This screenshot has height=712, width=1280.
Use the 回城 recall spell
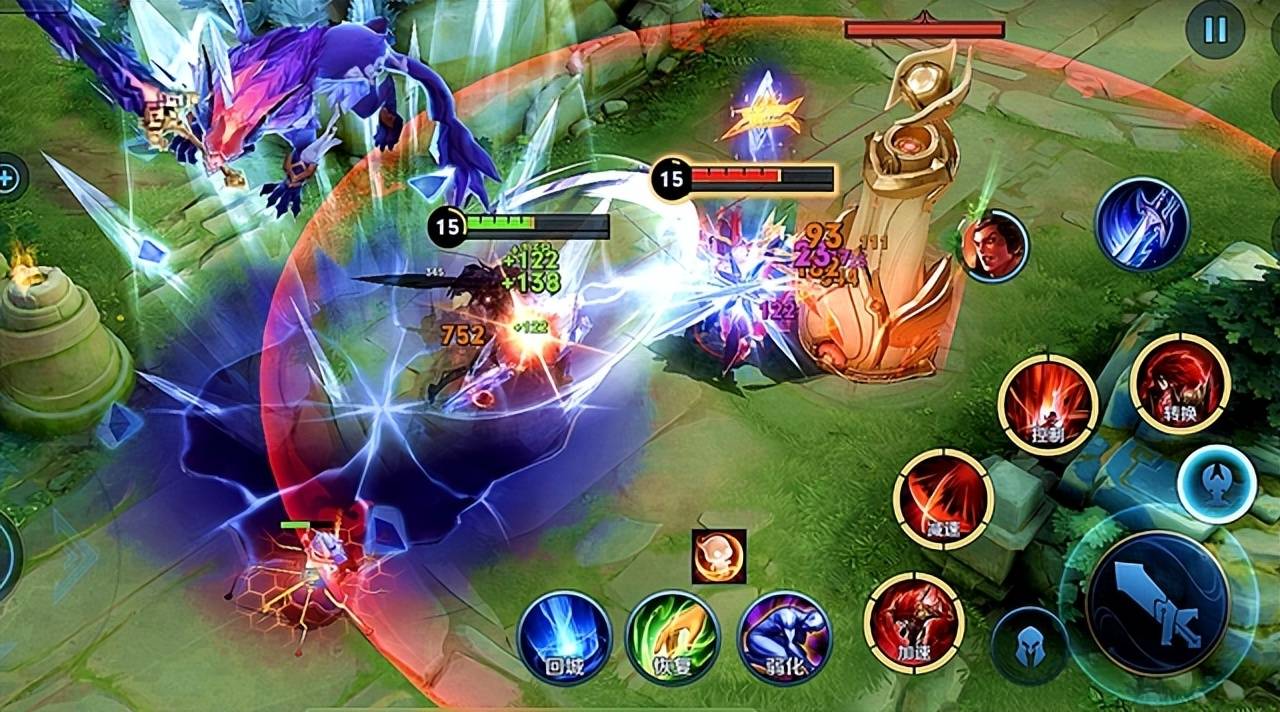tap(565, 638)
